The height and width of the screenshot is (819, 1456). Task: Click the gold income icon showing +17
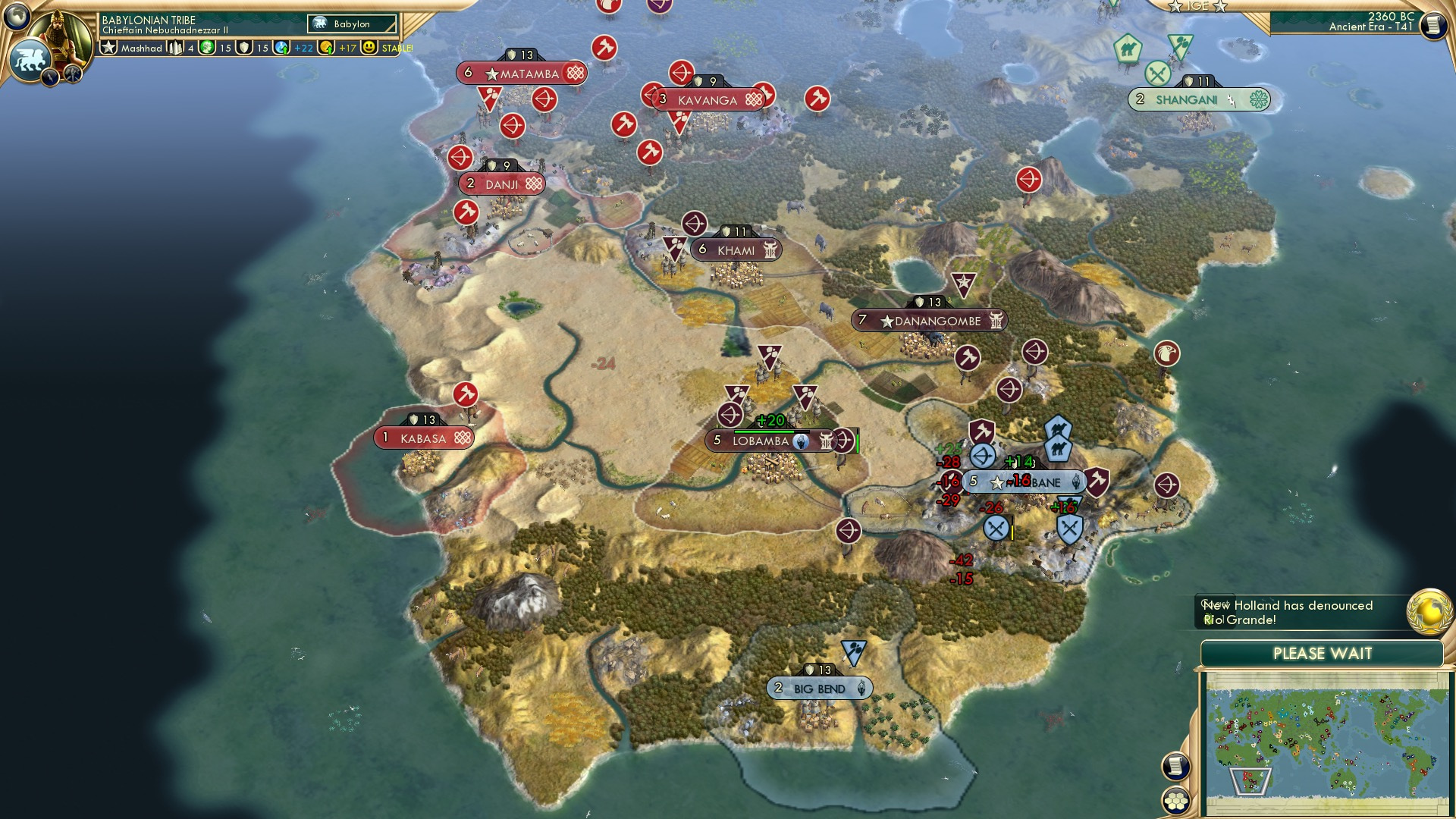(x=328, y=47)
